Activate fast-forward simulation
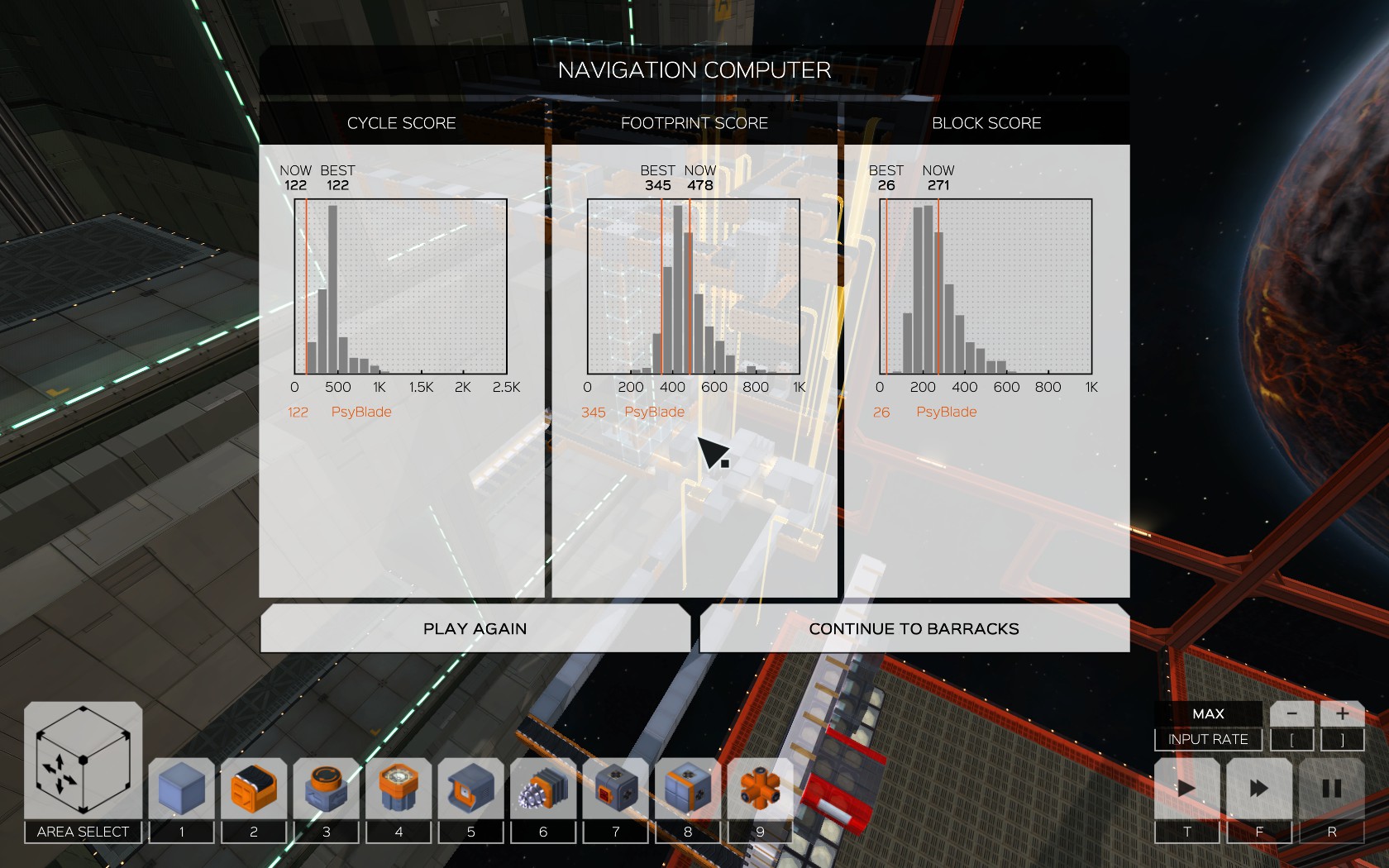 tap(1259, 788)
